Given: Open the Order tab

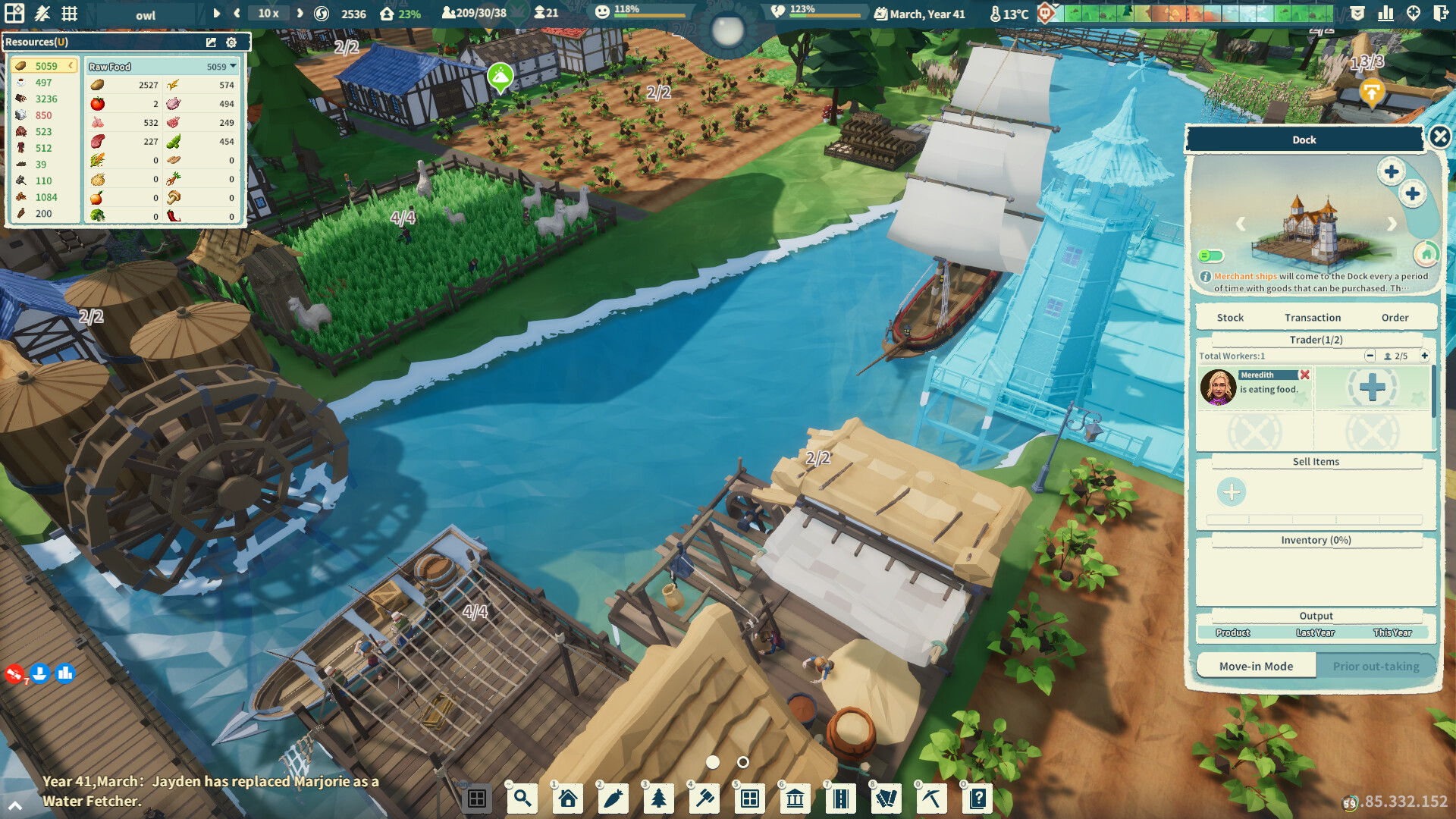Looking at the screenshot, I should click(x=1395, y=317).
